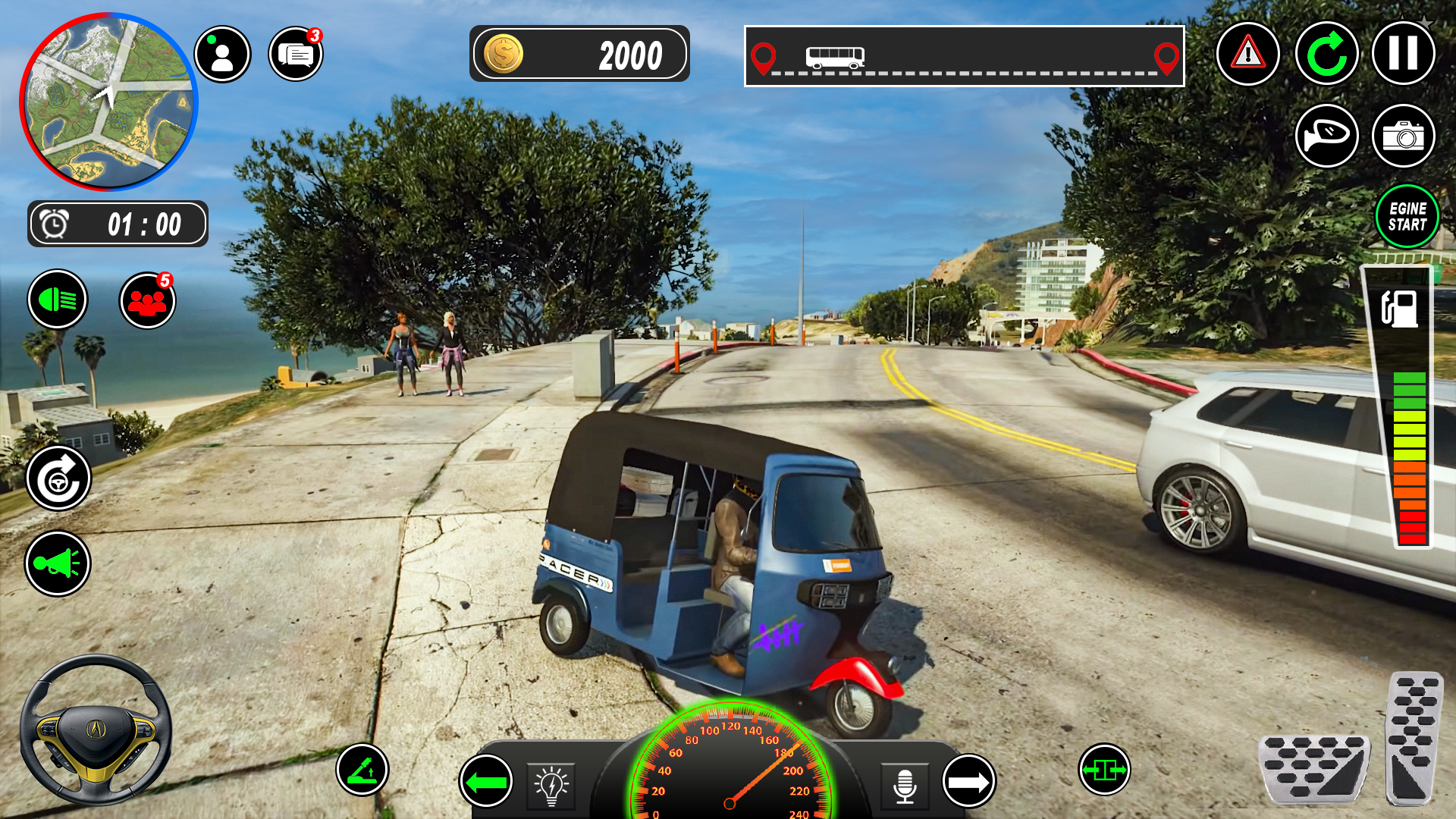Activate the EGINE START button
The width and height of the screenshot is (1456, 819).
click(1407, 217)
